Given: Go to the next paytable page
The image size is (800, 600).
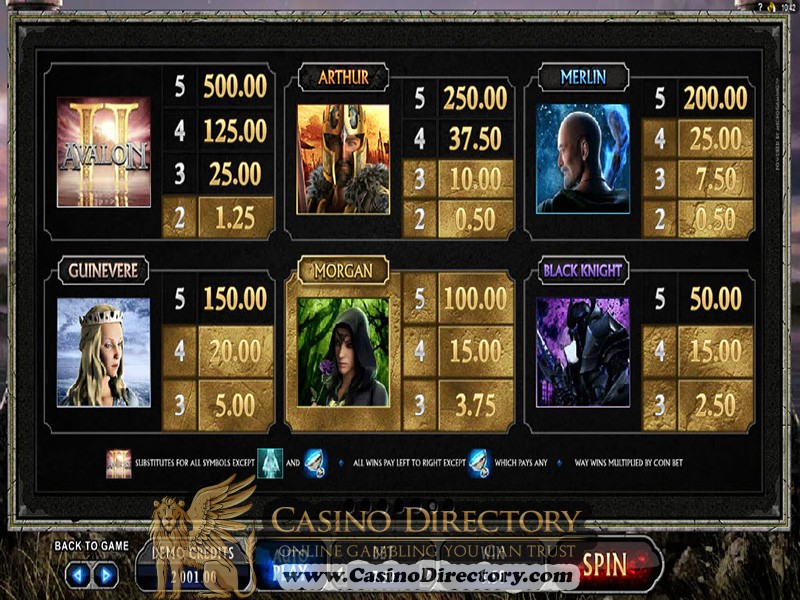Looking at the screenshot, I should click(x=105, y=575).
